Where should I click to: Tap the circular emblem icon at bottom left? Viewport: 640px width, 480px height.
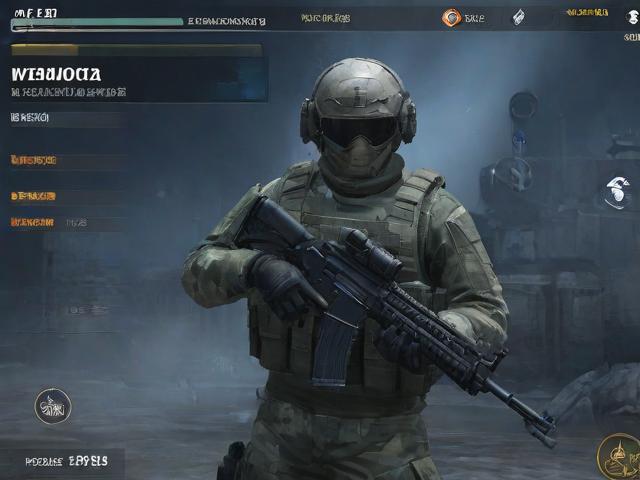pos(53,405)
